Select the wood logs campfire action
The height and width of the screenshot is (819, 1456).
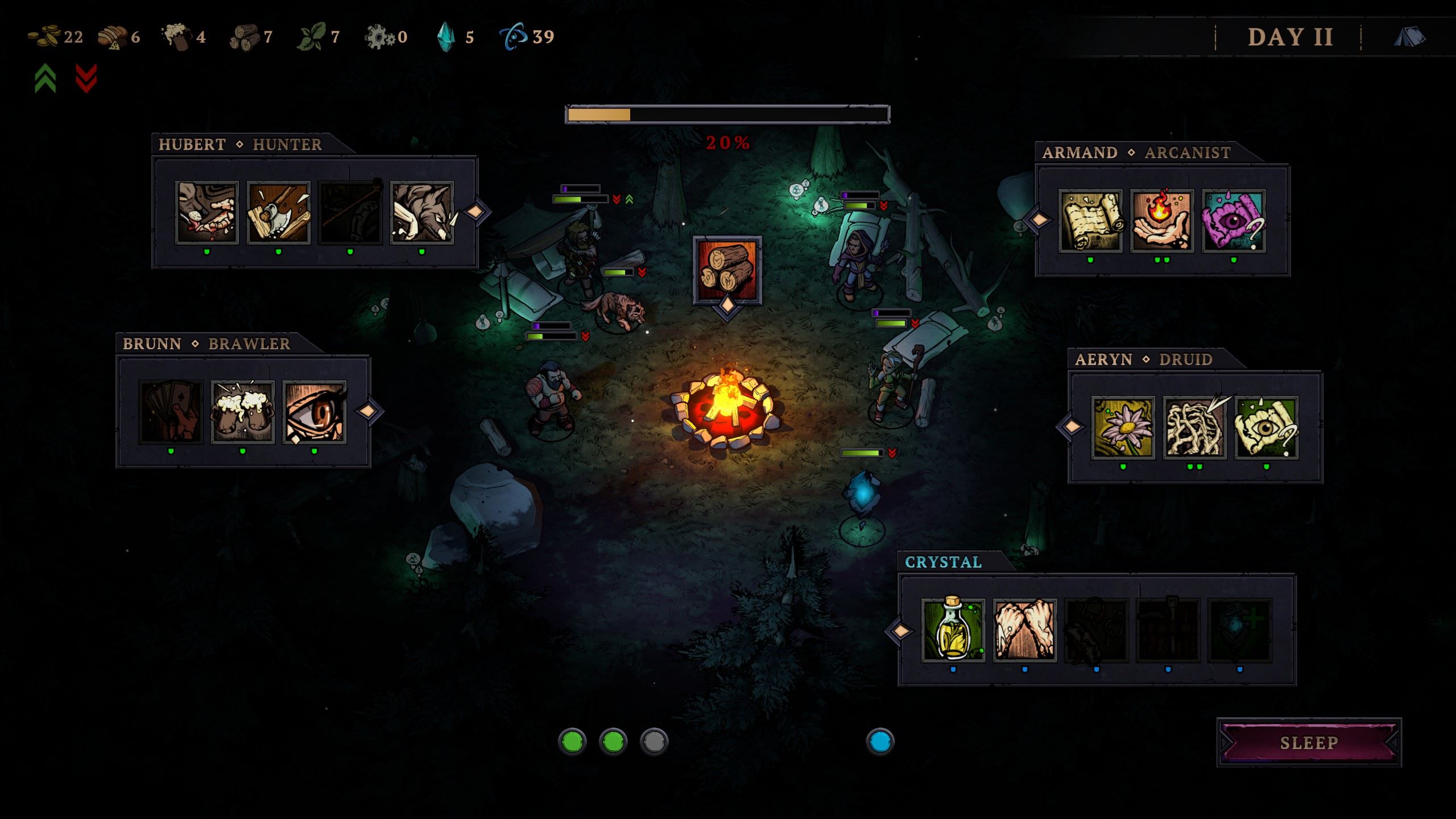pyautogui.click(x=727, y=270)
